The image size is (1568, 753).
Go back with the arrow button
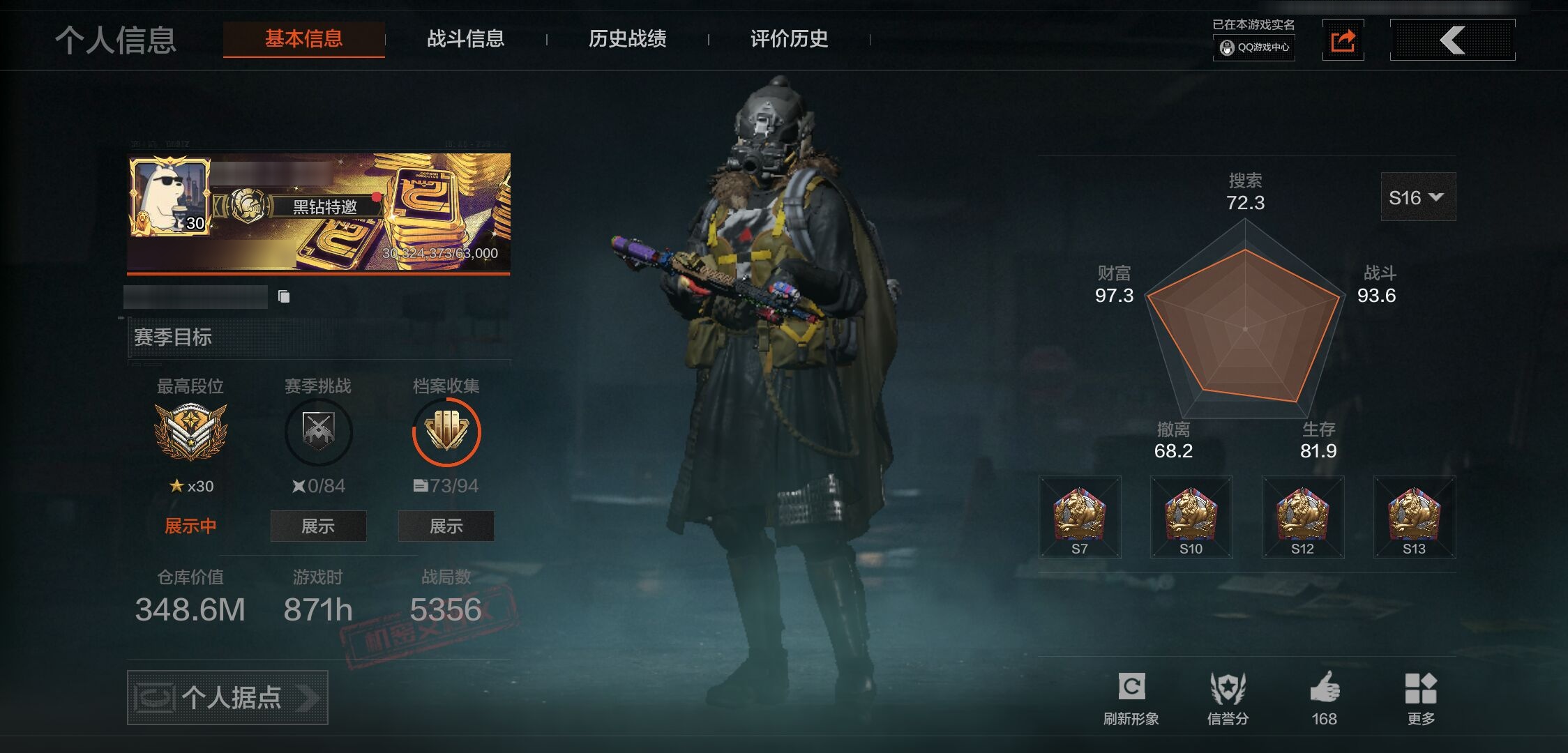(1452, 40)
